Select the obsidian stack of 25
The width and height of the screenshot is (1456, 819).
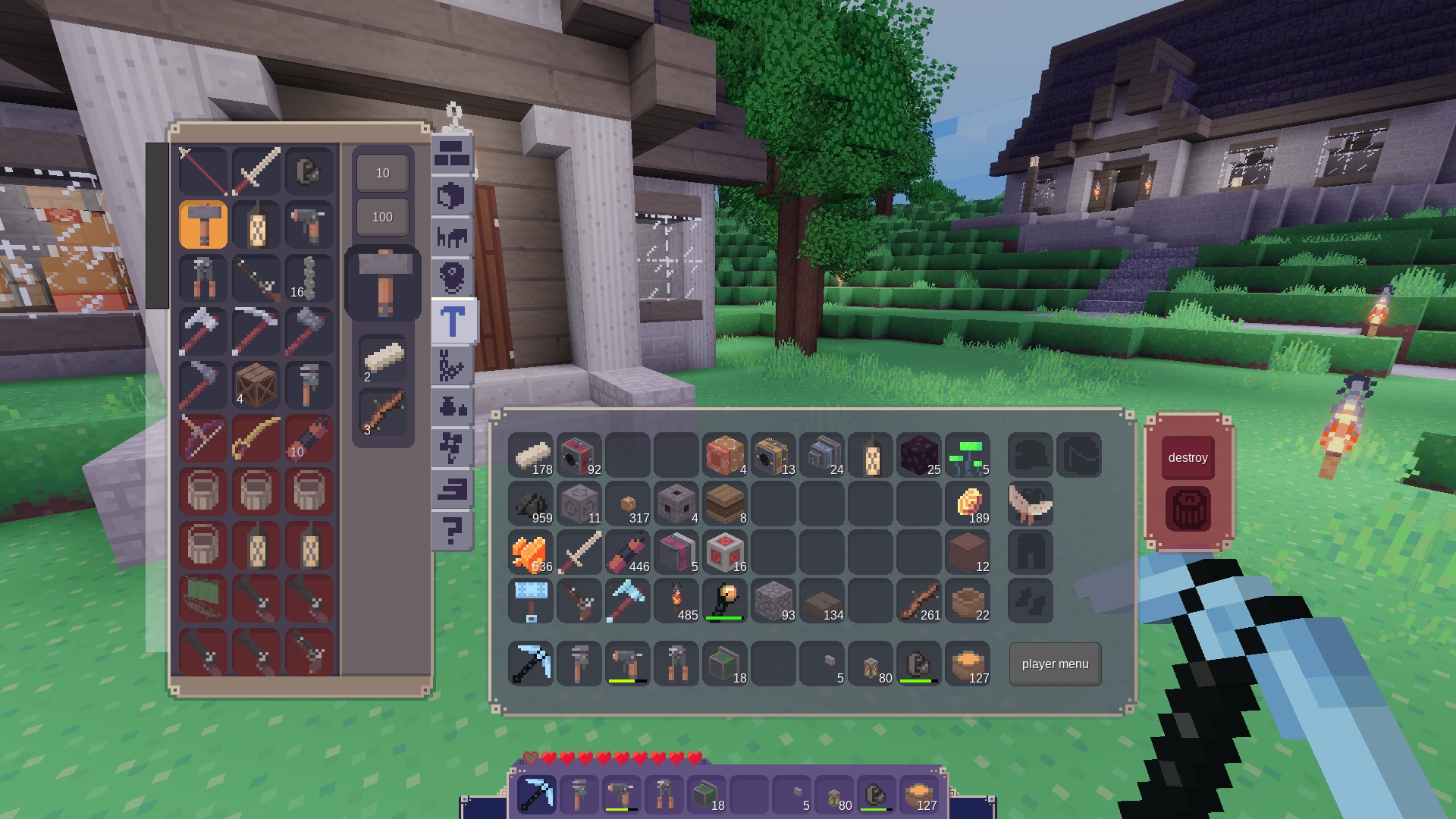coord(919,456)
